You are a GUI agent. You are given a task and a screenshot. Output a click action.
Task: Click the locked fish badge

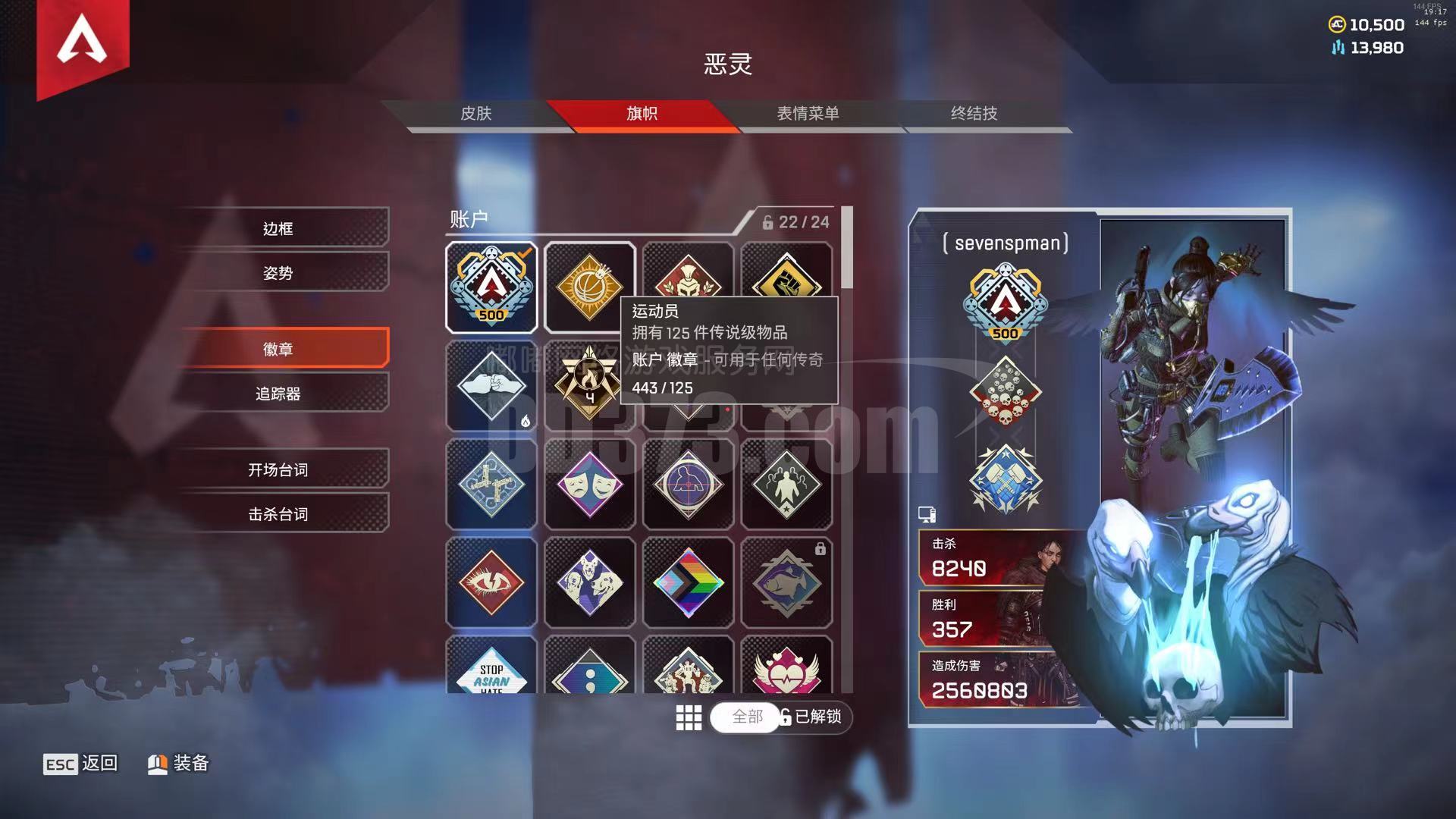[x=786, y=582]
